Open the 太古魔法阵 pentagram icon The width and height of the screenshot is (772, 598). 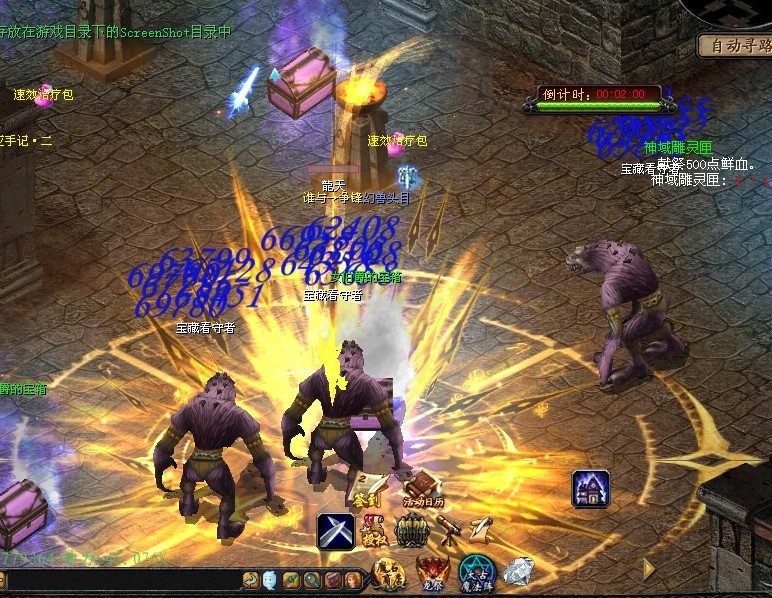[x=476, y=573]
